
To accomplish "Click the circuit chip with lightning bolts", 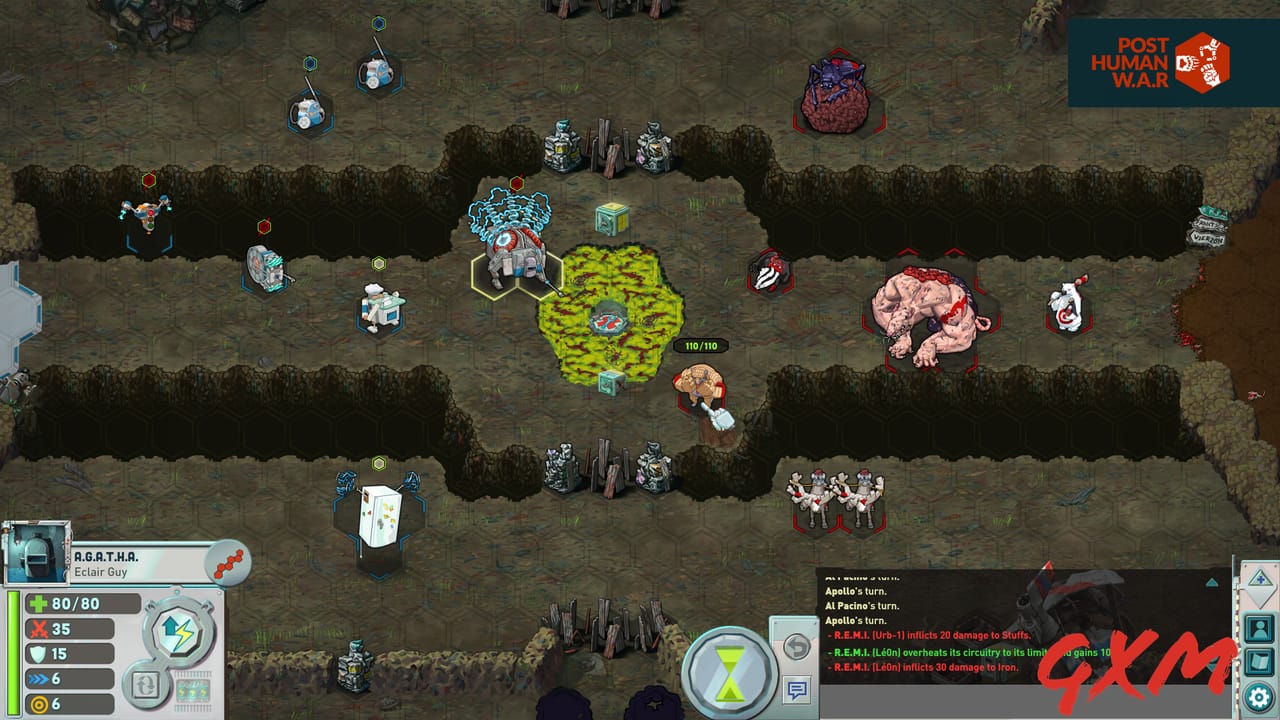I will tap(193, 691).
